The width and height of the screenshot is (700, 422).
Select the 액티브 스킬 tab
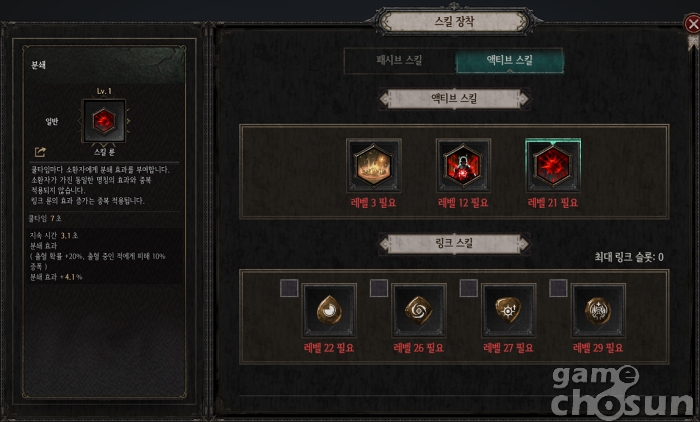tap(509, 60)
